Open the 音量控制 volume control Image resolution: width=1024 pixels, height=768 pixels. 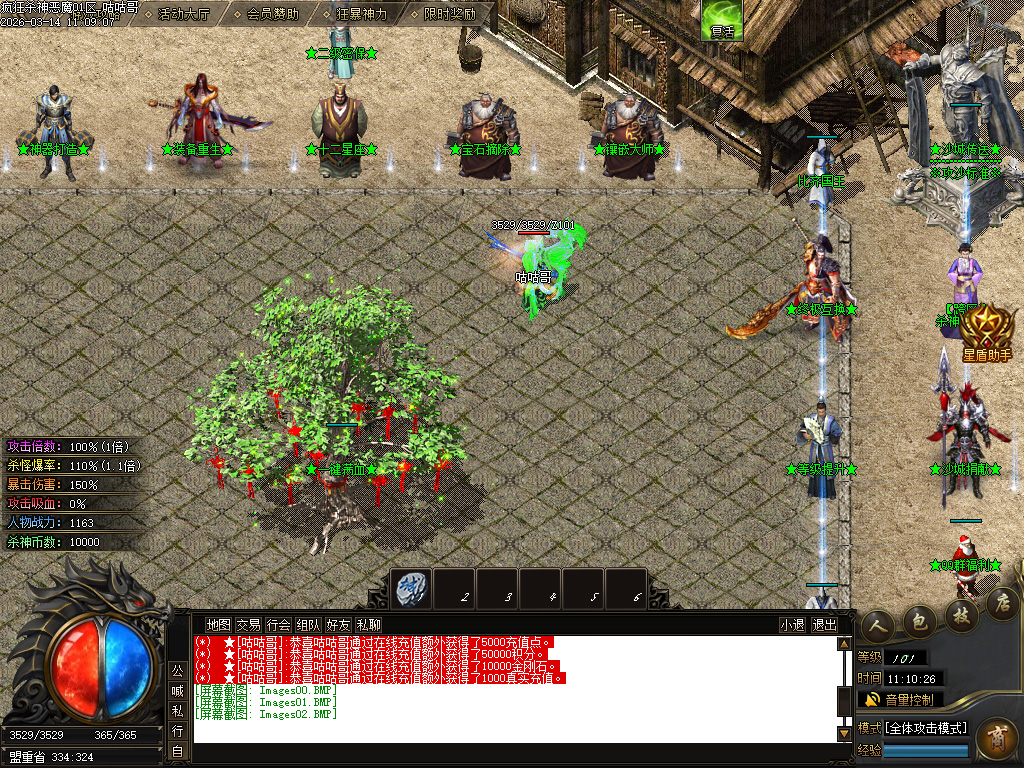click(900, 699)
